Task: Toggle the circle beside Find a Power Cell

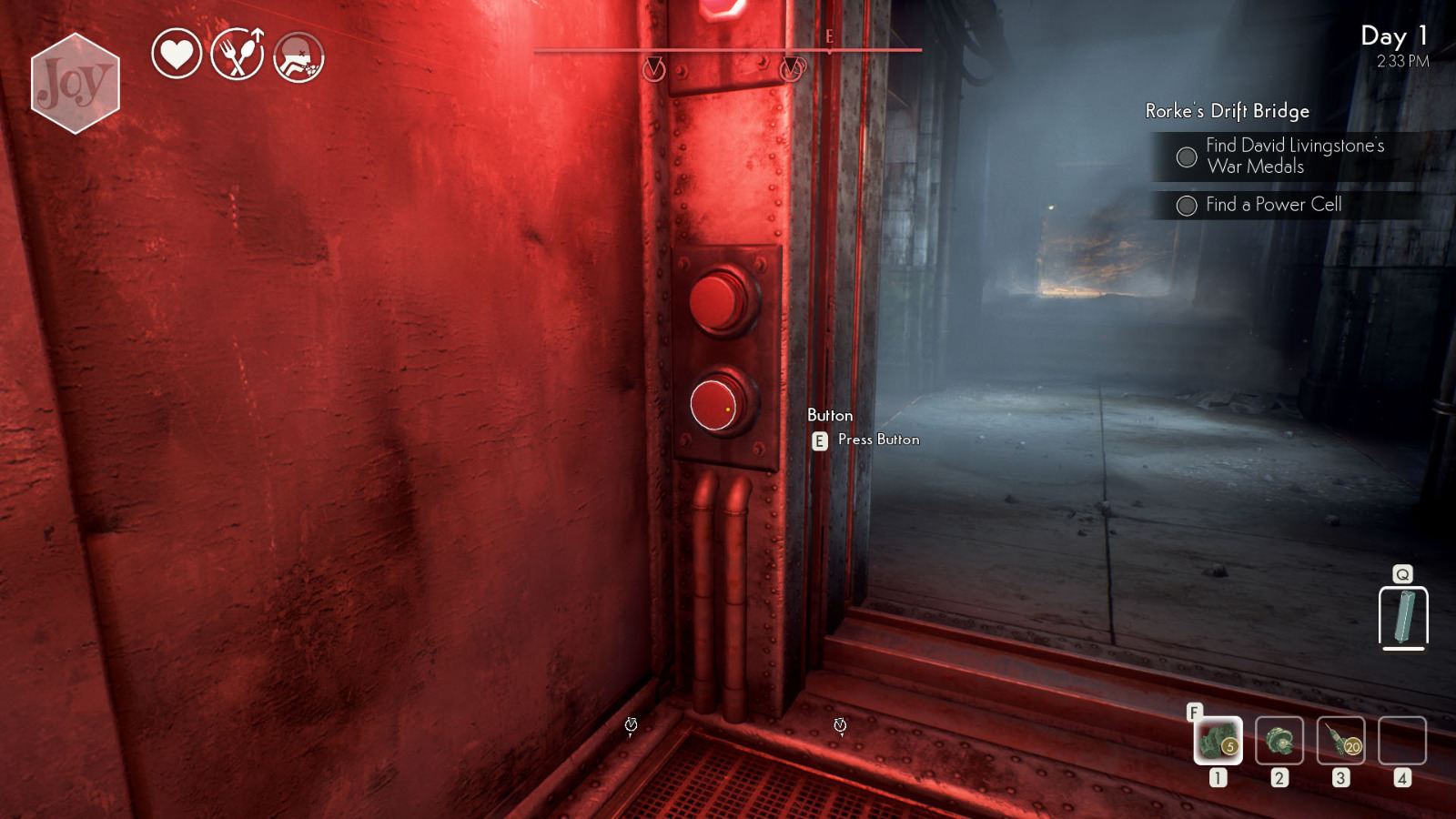Action: tap(1186, 205)
